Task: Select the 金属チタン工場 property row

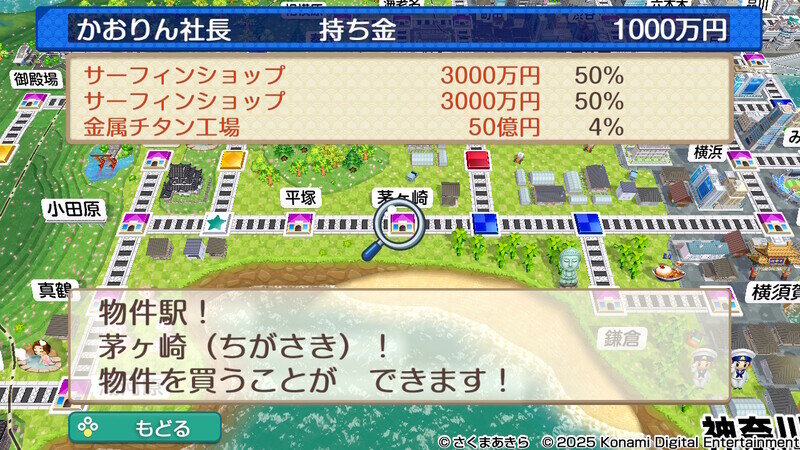Action: [355, 127]
